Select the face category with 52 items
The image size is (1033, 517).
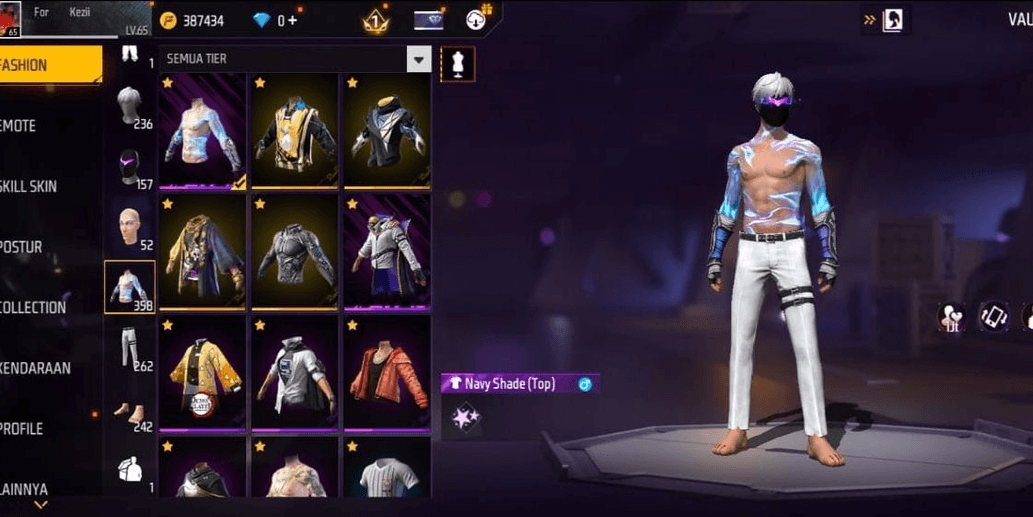click(x=130, y=227)
